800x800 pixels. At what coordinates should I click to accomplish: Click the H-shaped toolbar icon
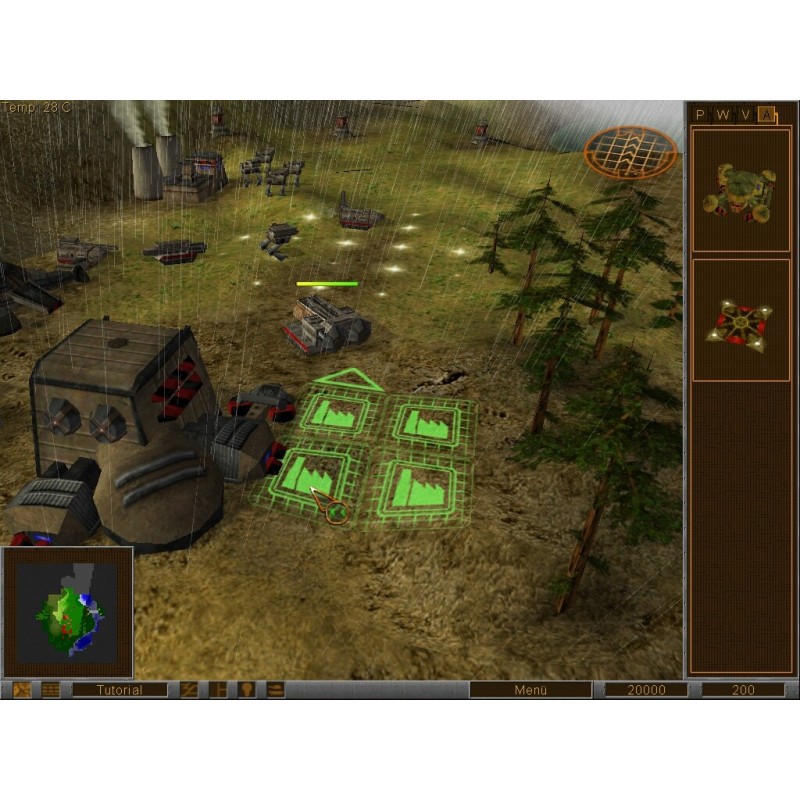click(217, 690)
